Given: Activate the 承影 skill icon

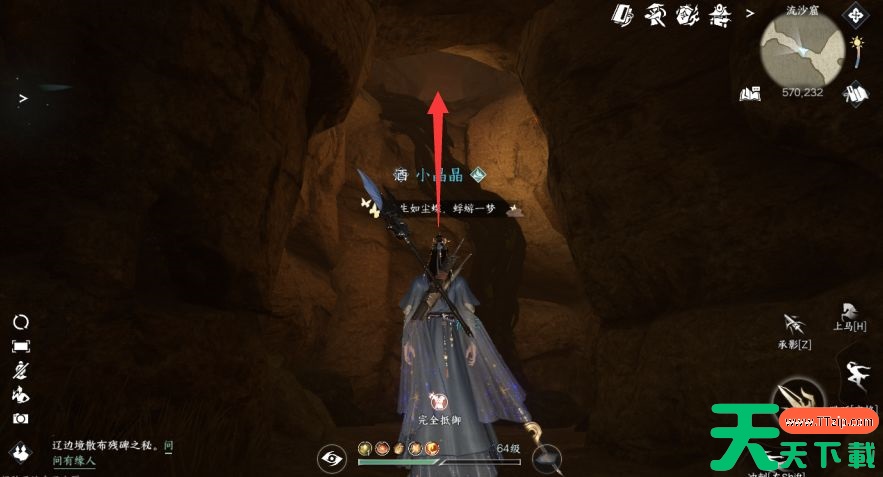Looking at the screenshot, I should tap(795, 325).
